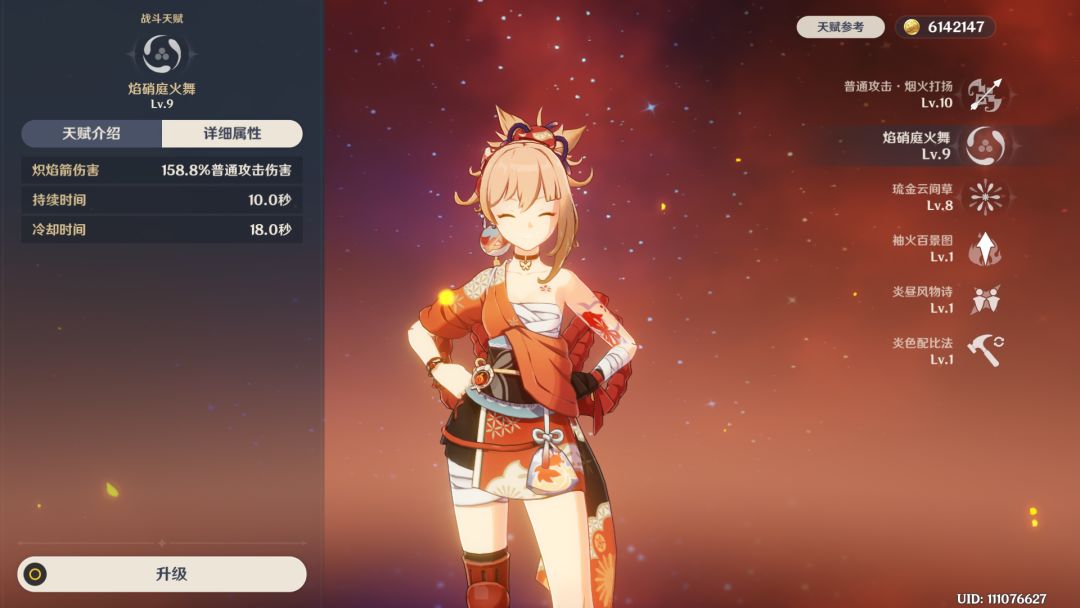Select the 详细属性 tab
Image resolution: width=1080 pixels, height=608 pixels.
[x=232, y=134]
